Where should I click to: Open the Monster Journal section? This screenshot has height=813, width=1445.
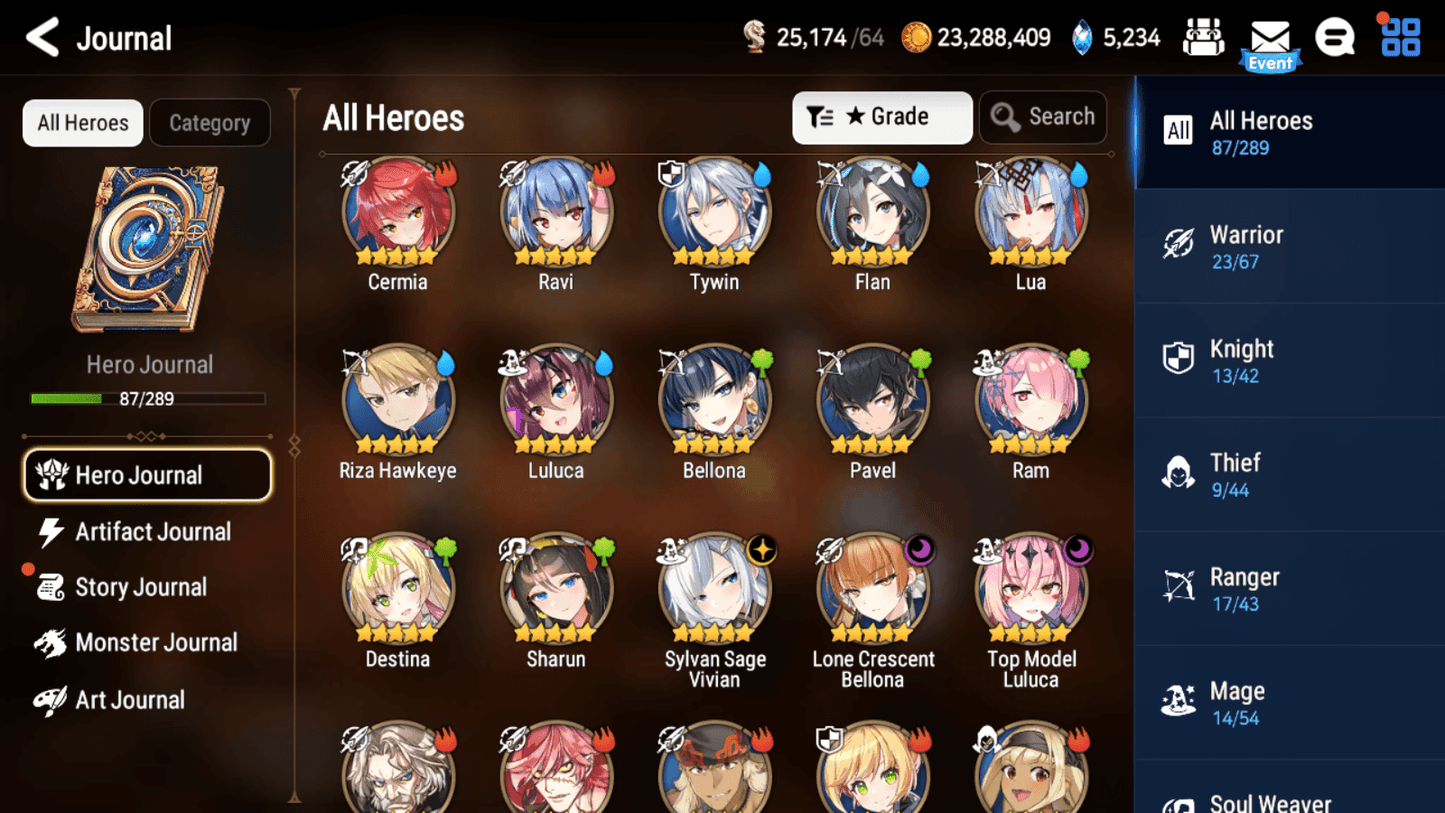pyautogui.click(x=156, y=642)
